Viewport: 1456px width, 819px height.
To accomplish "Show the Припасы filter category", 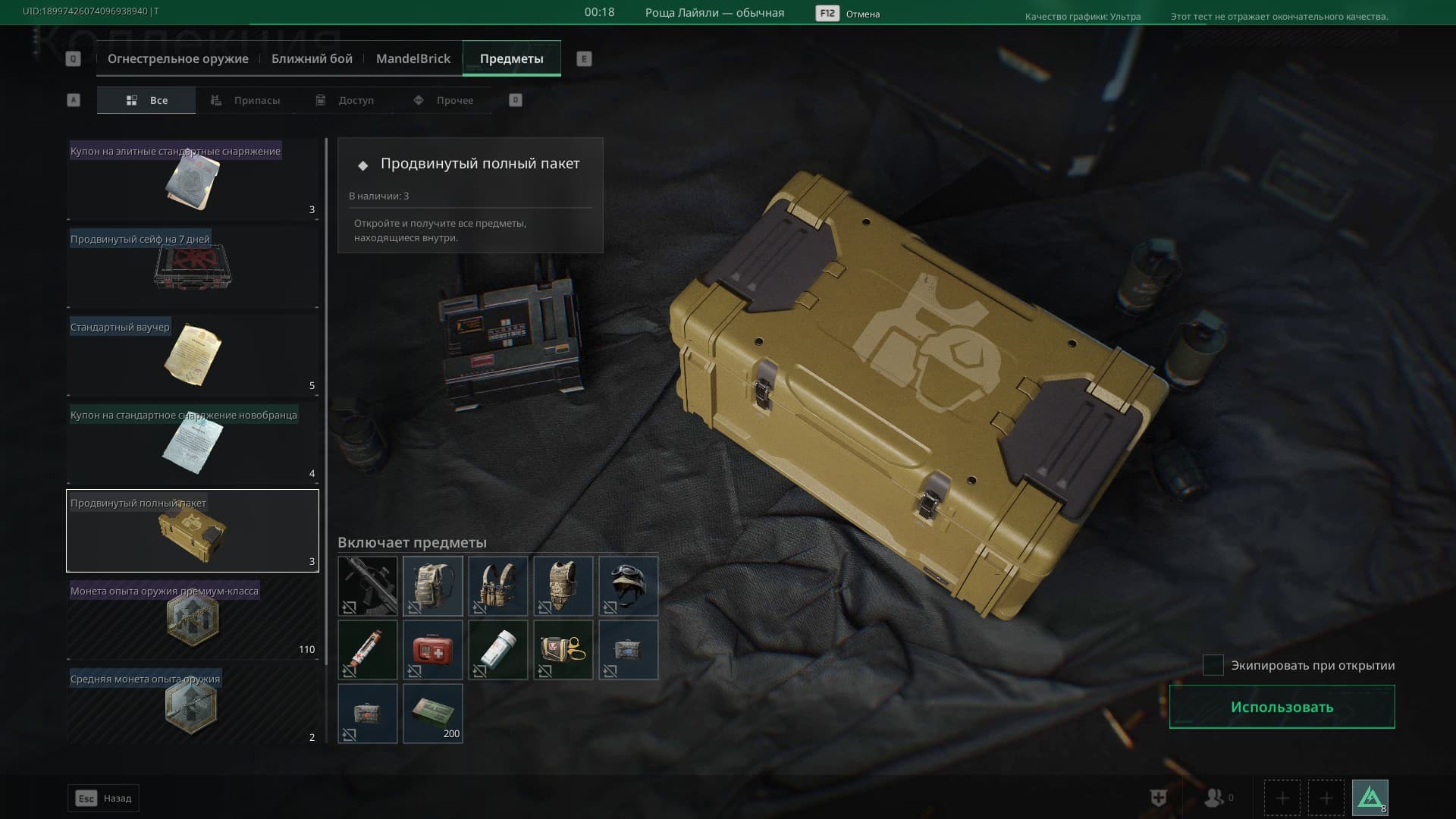I will [246, 100].
